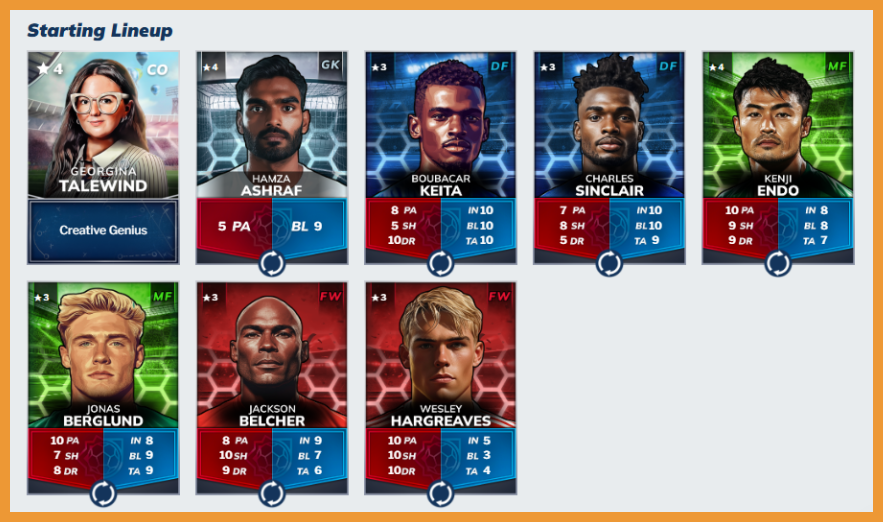This screenshot has width=883, height=522.
Task: Replace Charles Sinclair via his swap button
Action: click(x=609, y=263)
